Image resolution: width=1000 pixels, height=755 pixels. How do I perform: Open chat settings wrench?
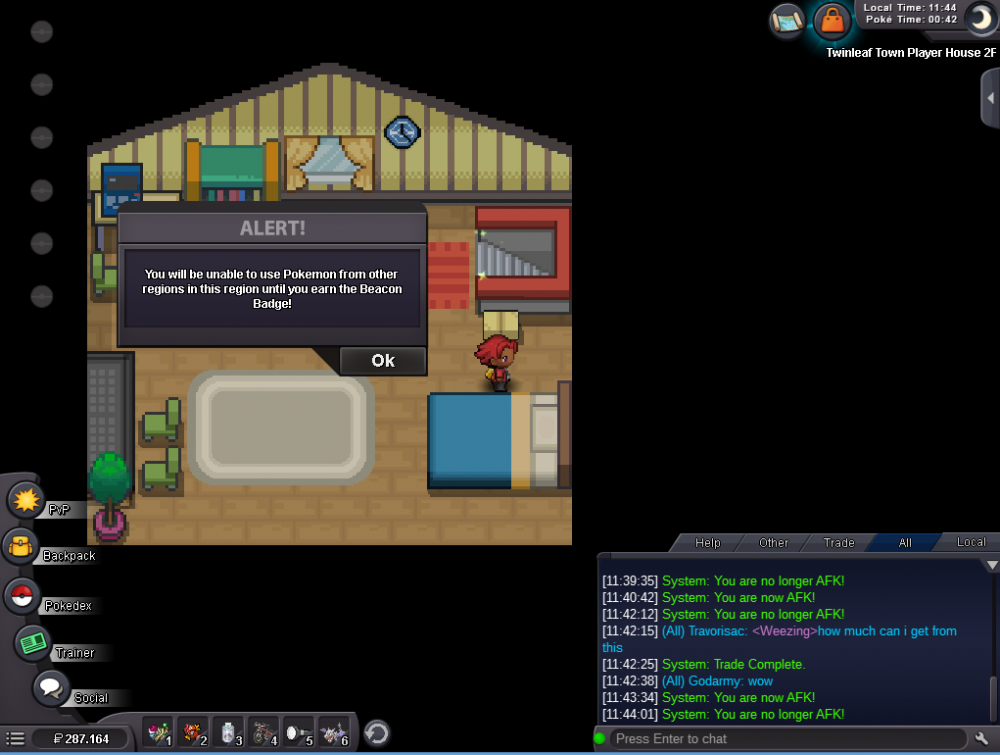pos(981,739)
